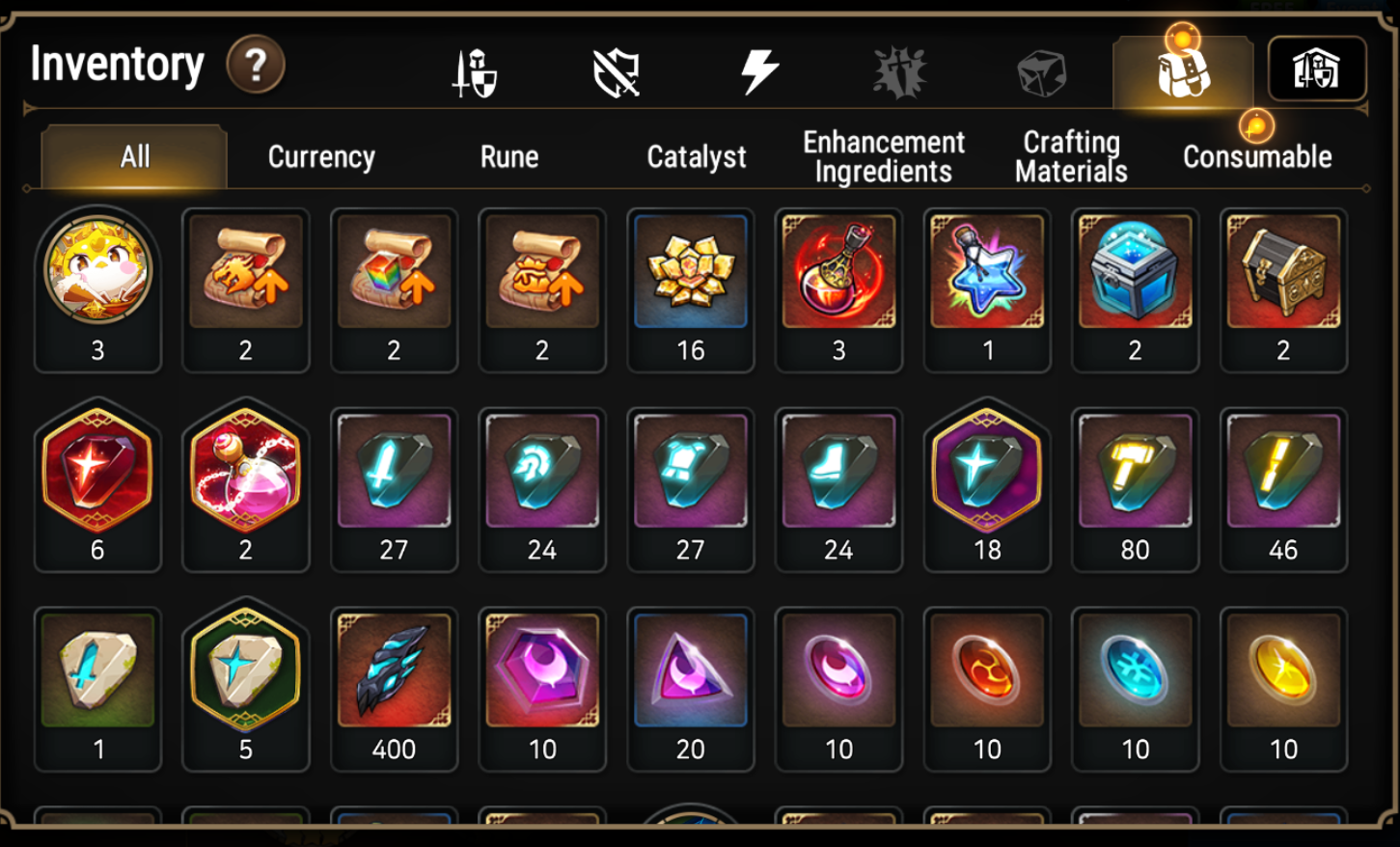
Task: Click the glowing sword rune with quantity 27
Action: click(x=394, y=470)
